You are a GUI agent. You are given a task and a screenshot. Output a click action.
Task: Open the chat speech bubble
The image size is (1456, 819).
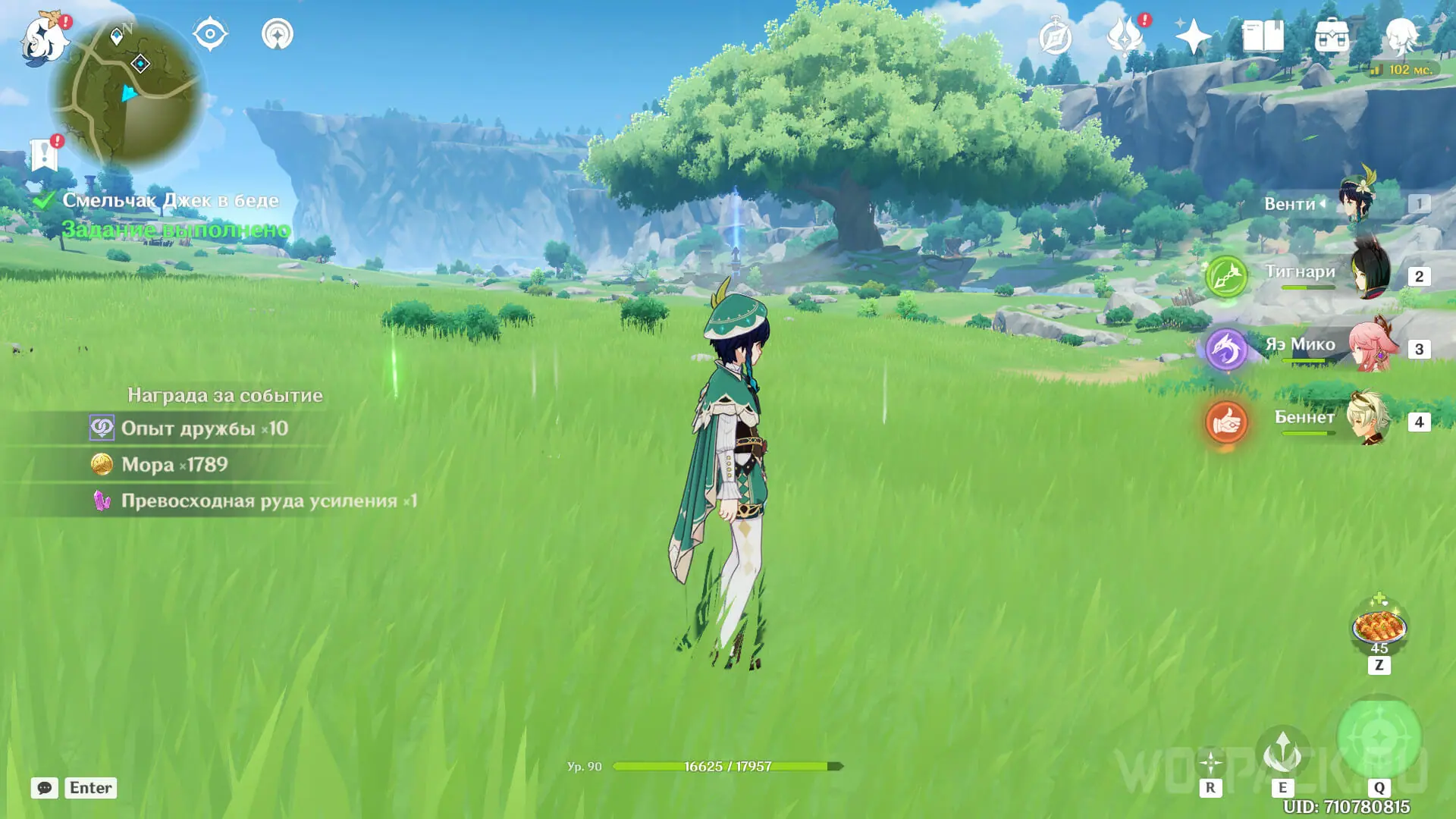tap(45, 788)
